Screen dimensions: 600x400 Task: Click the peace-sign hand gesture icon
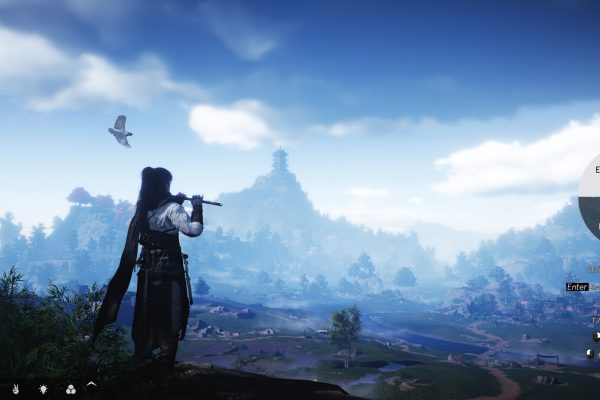(x=15, y=388)
